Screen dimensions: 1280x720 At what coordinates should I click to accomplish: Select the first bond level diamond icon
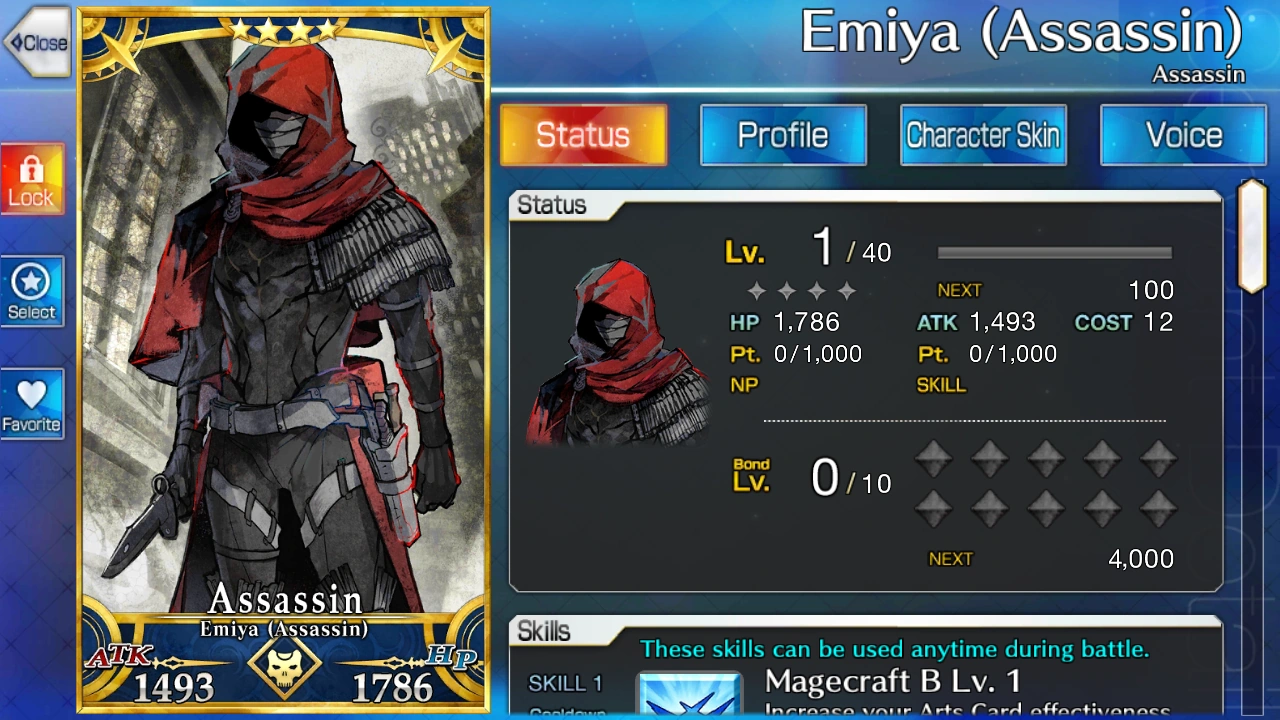pos(933,456)
